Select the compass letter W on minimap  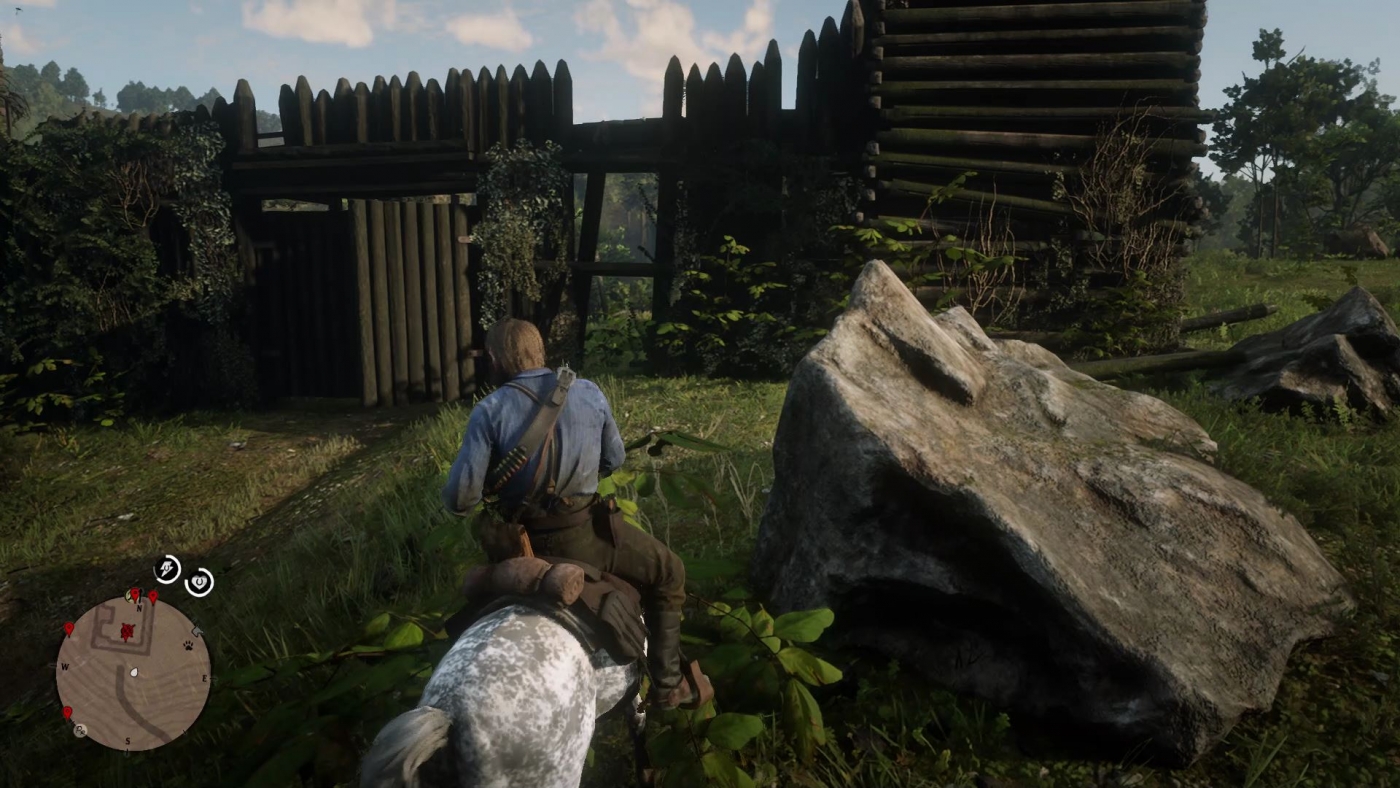(x=65, y=665)
